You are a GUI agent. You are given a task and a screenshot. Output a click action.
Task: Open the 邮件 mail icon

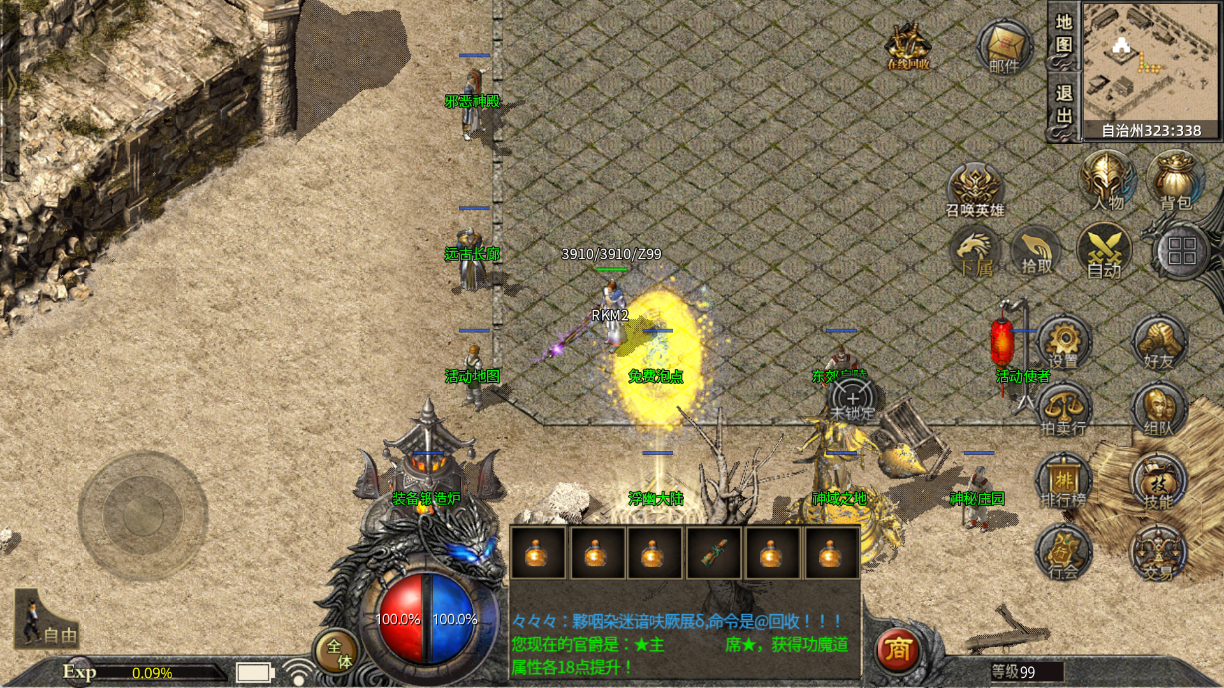pos(1005,47)
